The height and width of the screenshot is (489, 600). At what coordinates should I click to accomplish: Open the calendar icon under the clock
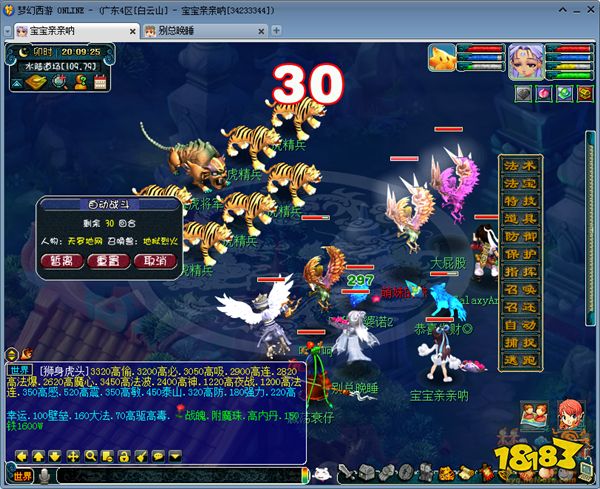(x=100, y=82)
